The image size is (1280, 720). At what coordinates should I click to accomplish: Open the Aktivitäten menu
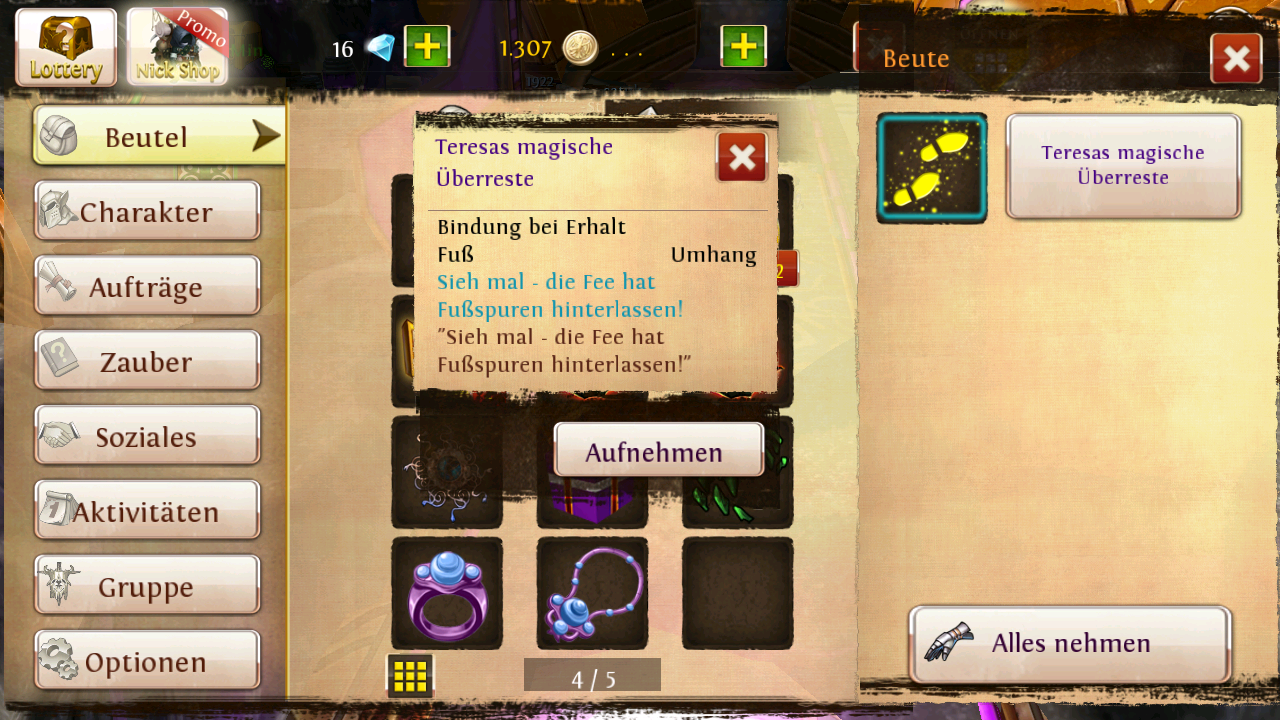pos(147,511)
